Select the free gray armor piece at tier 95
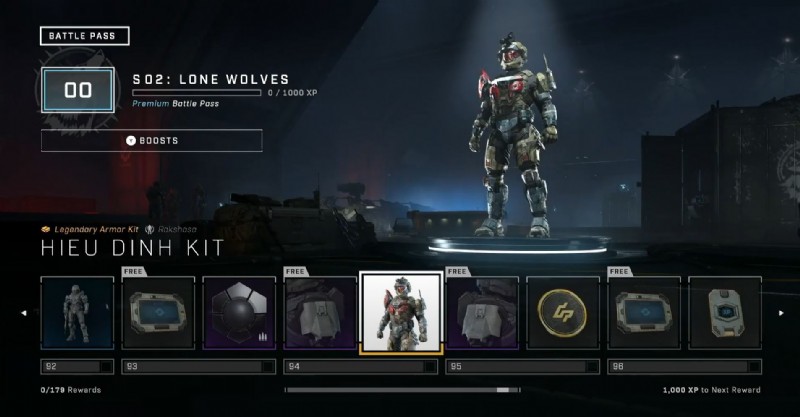Screen dimensions: 800x417 (482, 313)
